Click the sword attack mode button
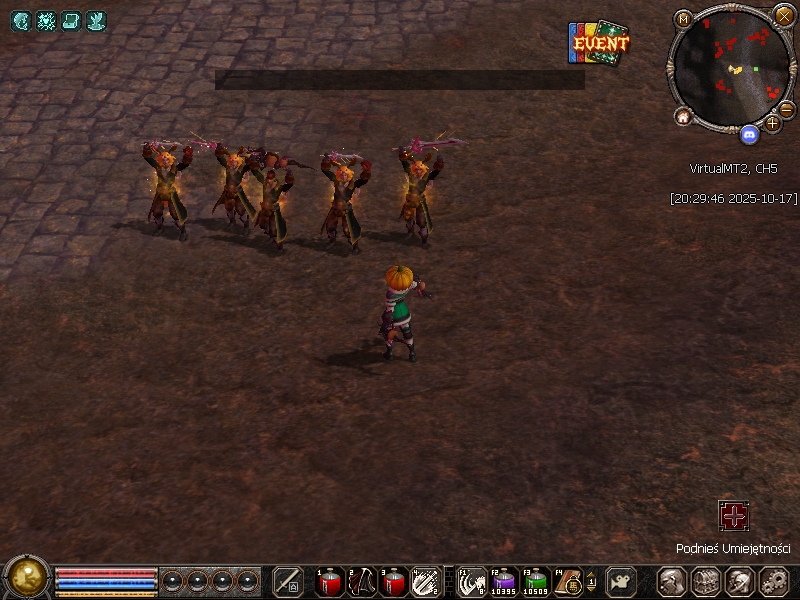Image resolution: width=800 pixels, height=600 pixels. pyautogui.click(x=288, y=581)
